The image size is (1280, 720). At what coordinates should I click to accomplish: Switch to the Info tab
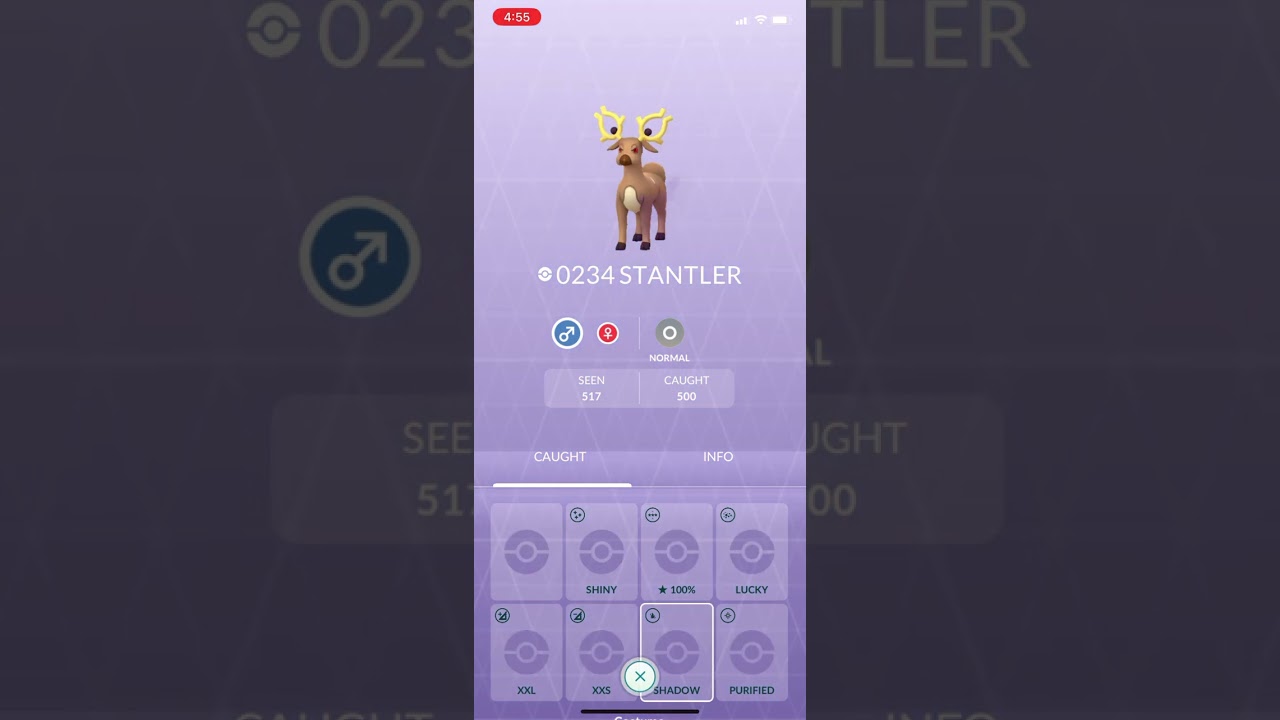coord(718,456)
